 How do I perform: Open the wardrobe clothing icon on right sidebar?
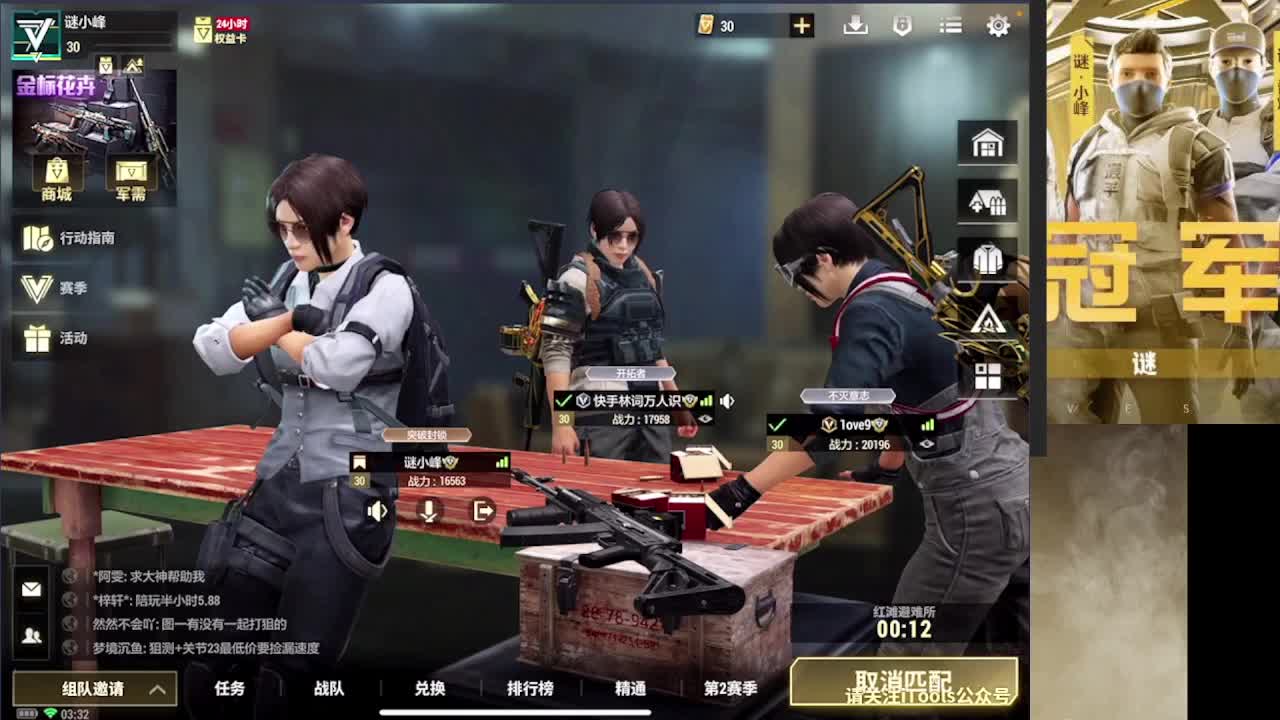click(987, 259)
